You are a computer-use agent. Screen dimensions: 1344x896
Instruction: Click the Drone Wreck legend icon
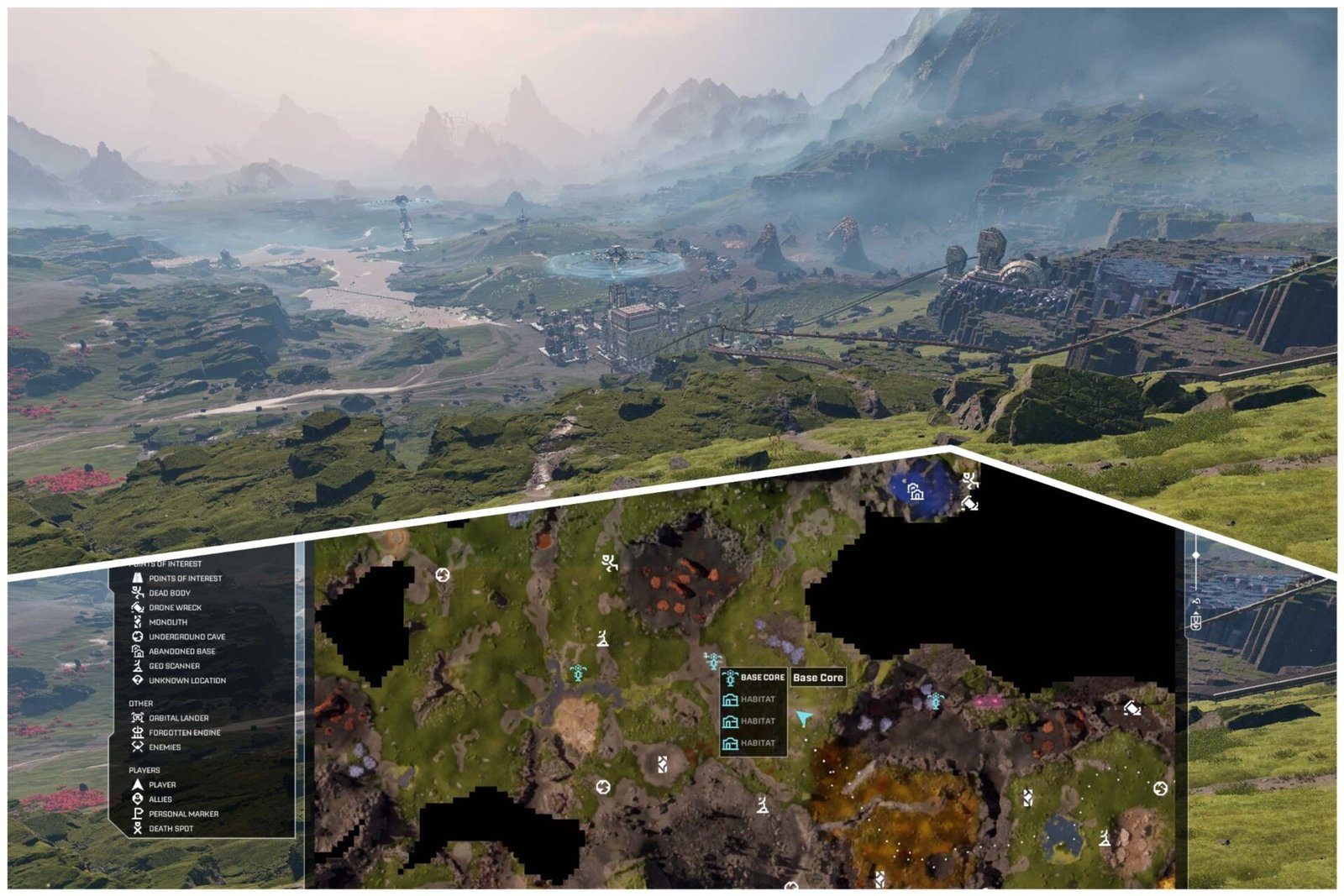pos(138,607)
